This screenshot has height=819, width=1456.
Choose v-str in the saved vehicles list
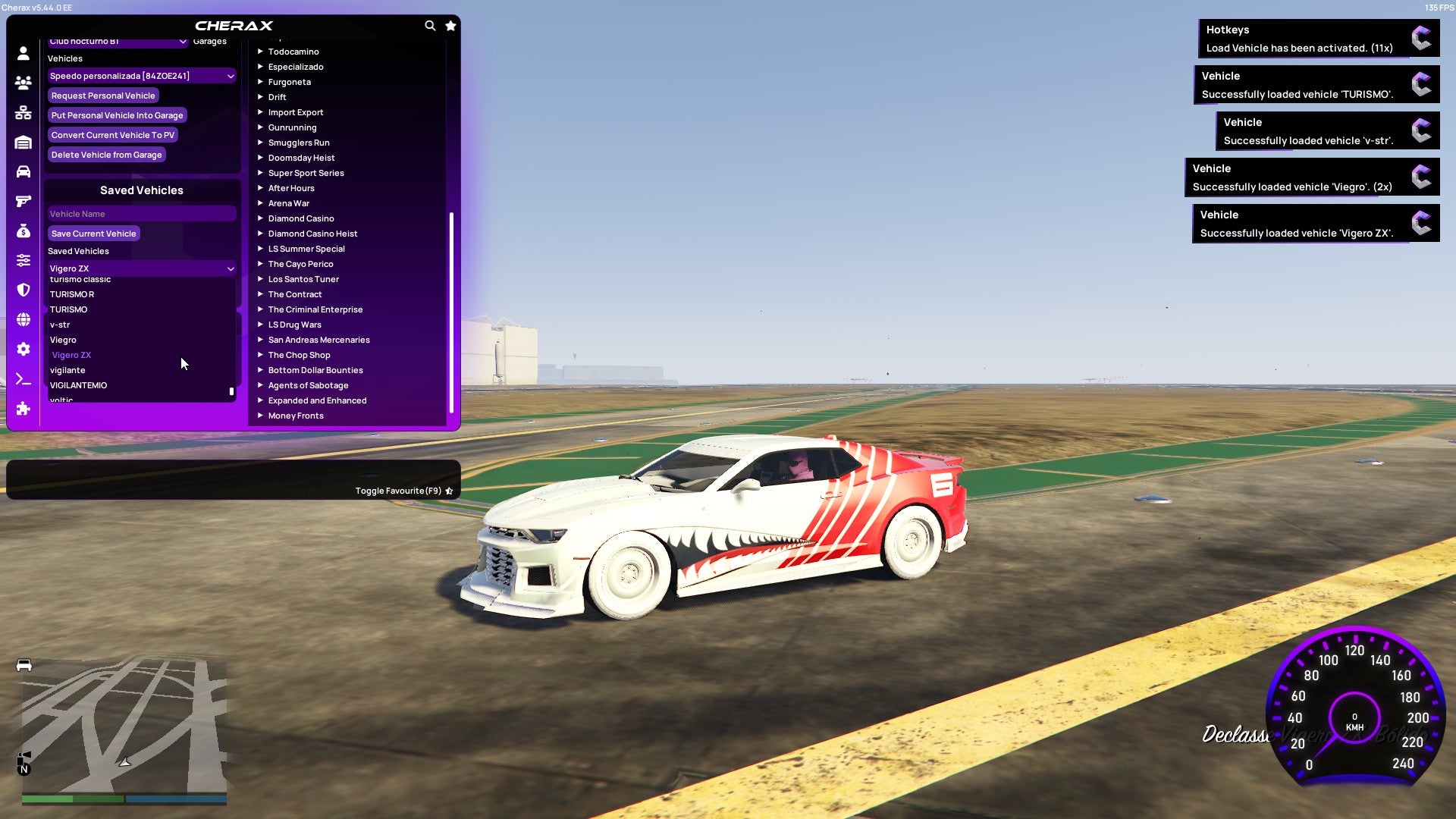coord(60,324)
